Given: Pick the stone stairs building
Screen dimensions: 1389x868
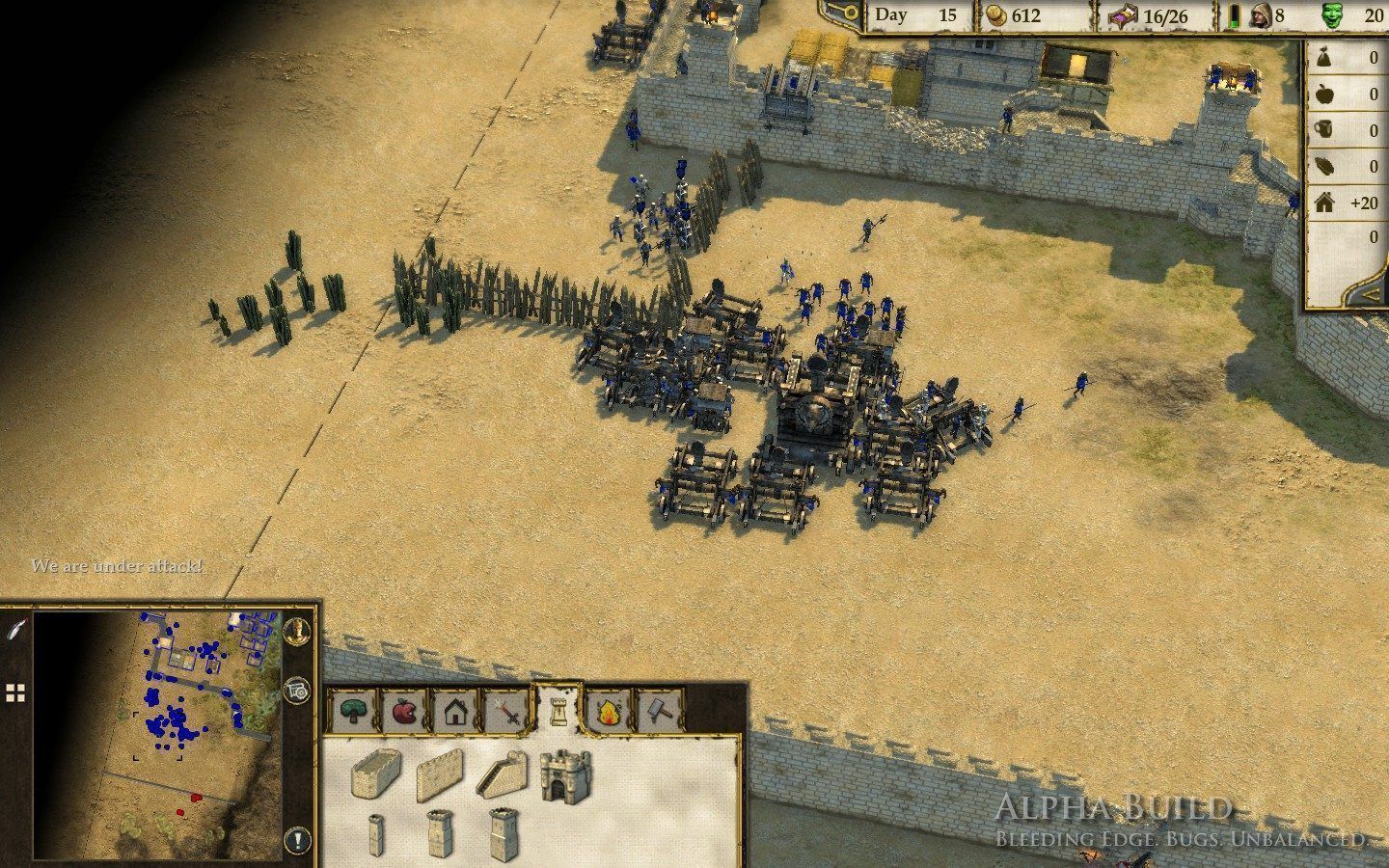Looking at the screenshot, I should coord(504,773).
